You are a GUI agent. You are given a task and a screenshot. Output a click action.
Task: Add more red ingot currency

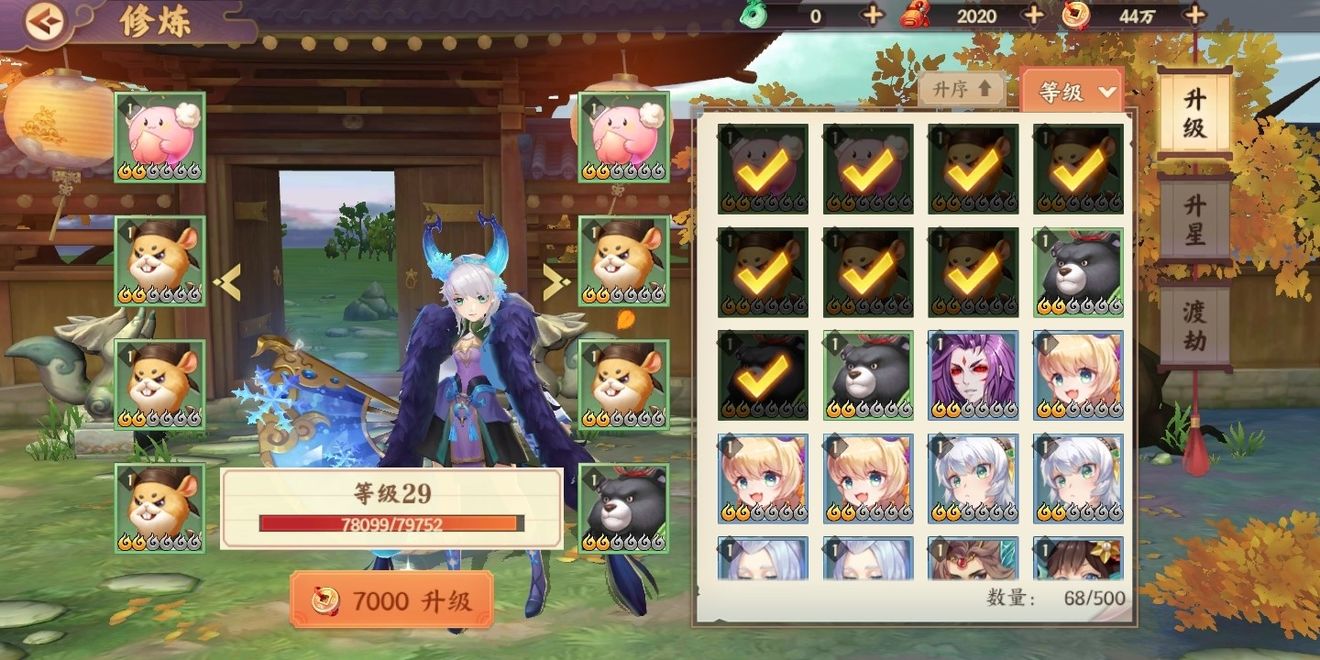pyautogui.click(x=1033, y=15)
